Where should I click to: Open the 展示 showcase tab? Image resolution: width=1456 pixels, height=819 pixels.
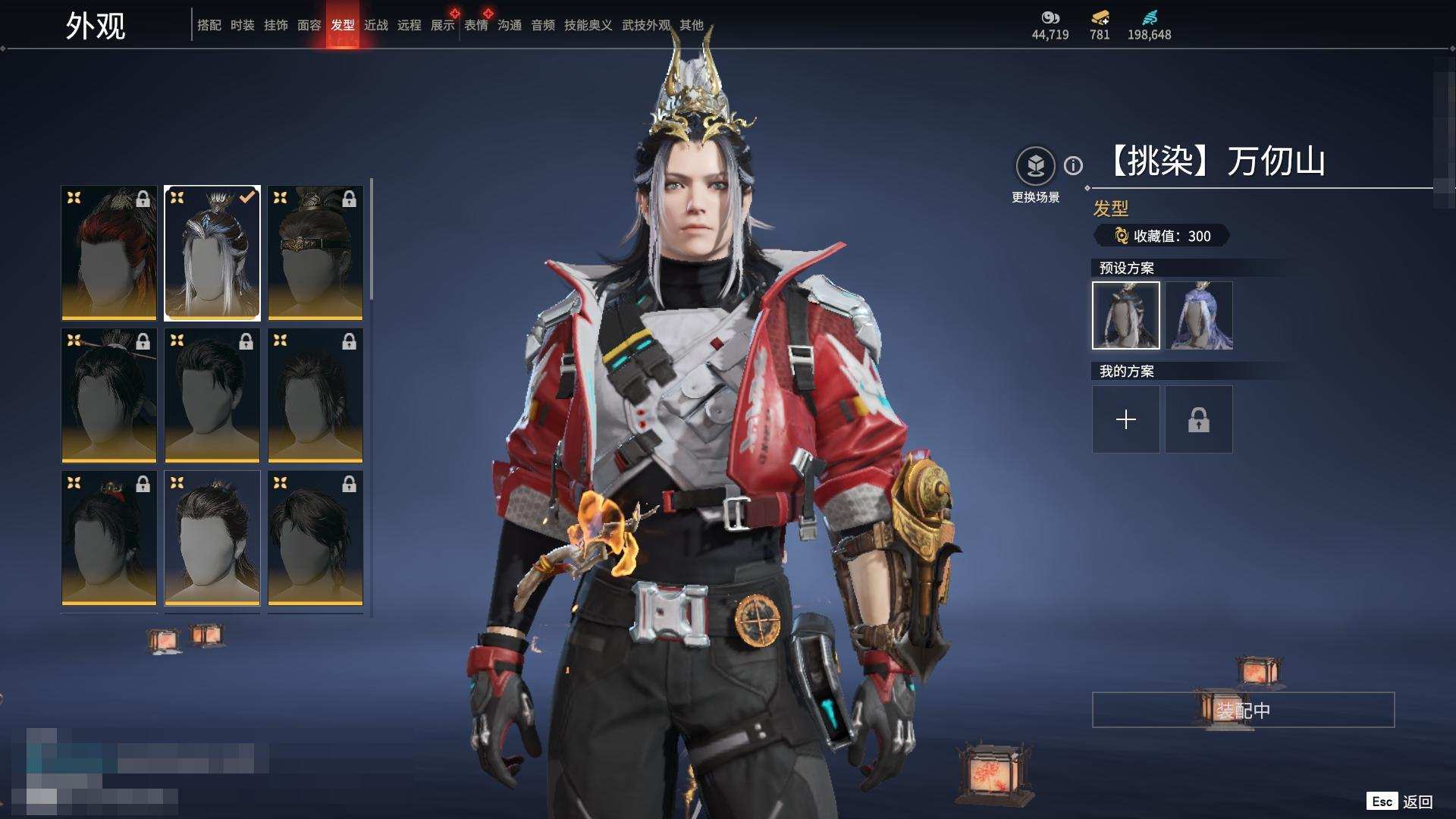(x=442, y=25)
